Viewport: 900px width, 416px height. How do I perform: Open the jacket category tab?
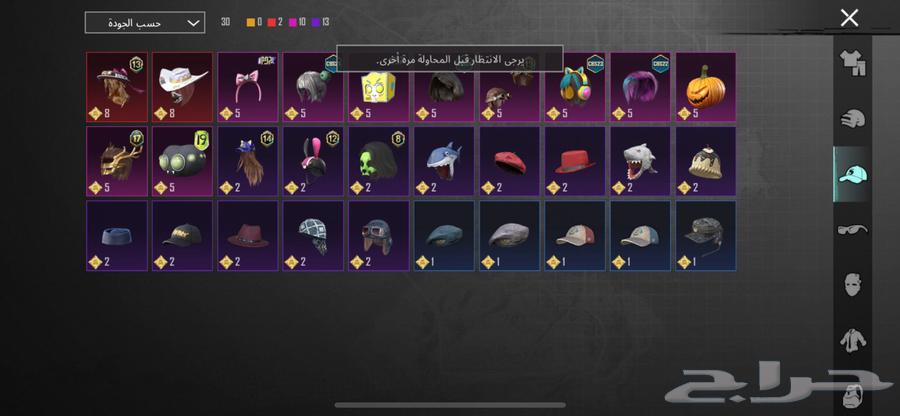(852, 340)
